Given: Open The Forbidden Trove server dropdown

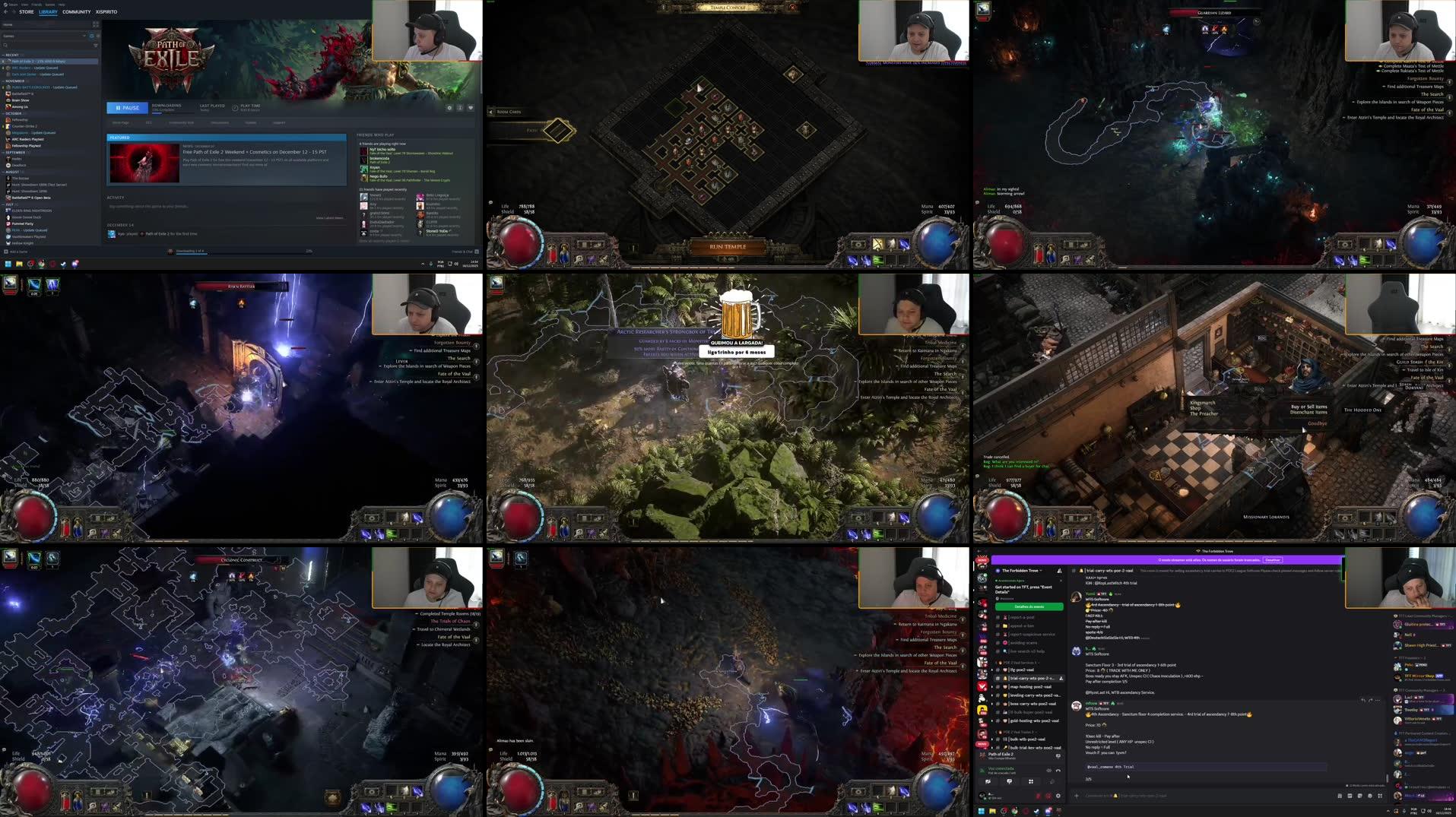Looking at the screenshot, I should [1020, 570].
